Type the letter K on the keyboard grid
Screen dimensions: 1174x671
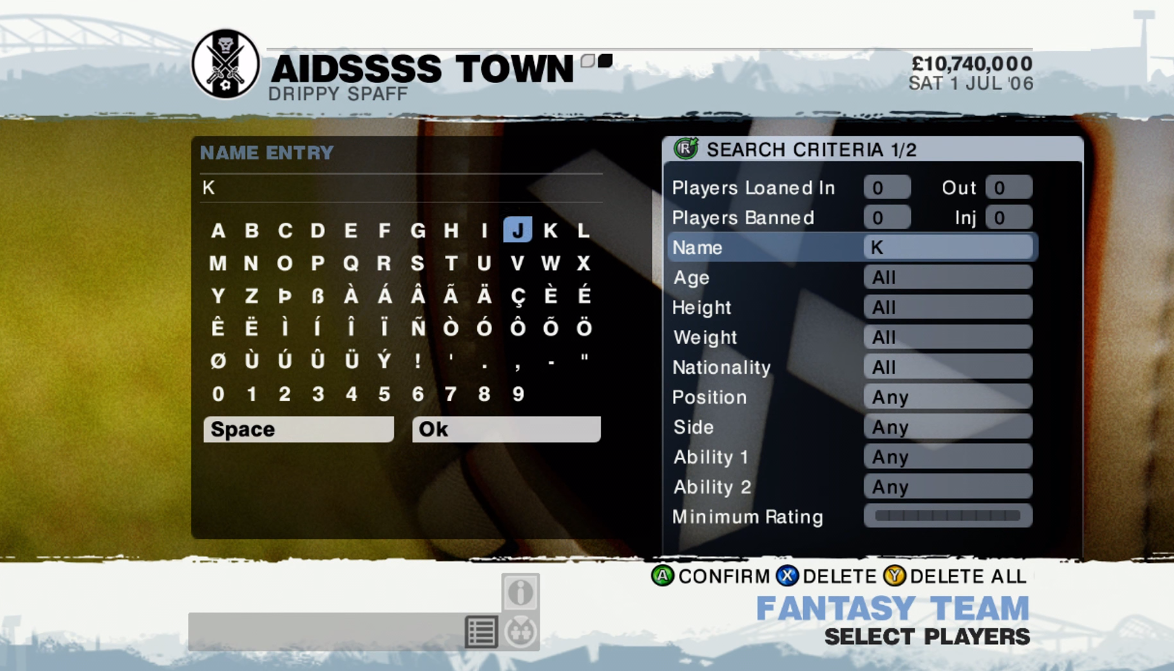coord(550,230)
